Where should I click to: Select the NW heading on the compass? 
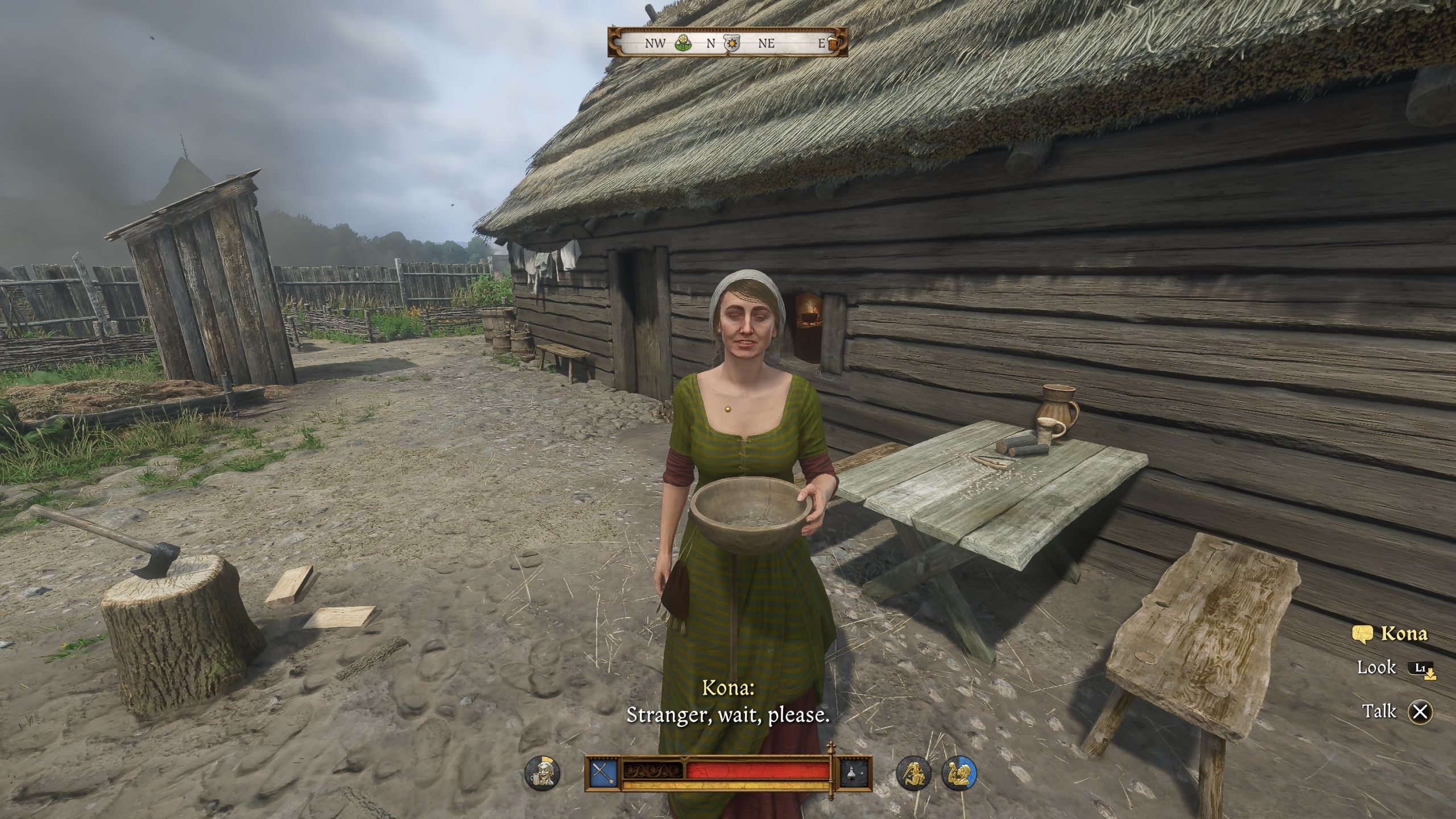656,43
